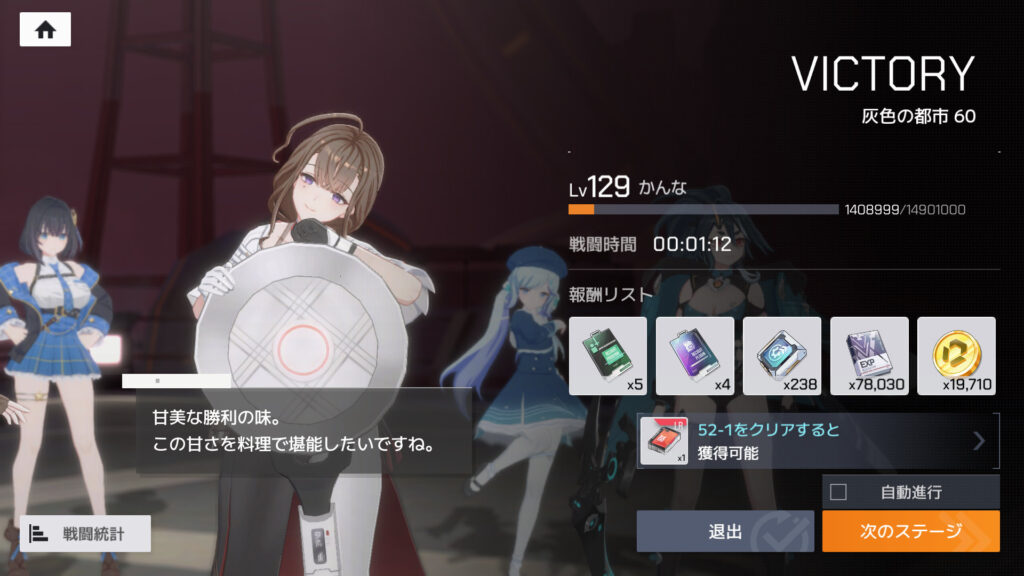Select the purple item reward x4
Screen dimensions: 1024x576
tap(694, 356)
